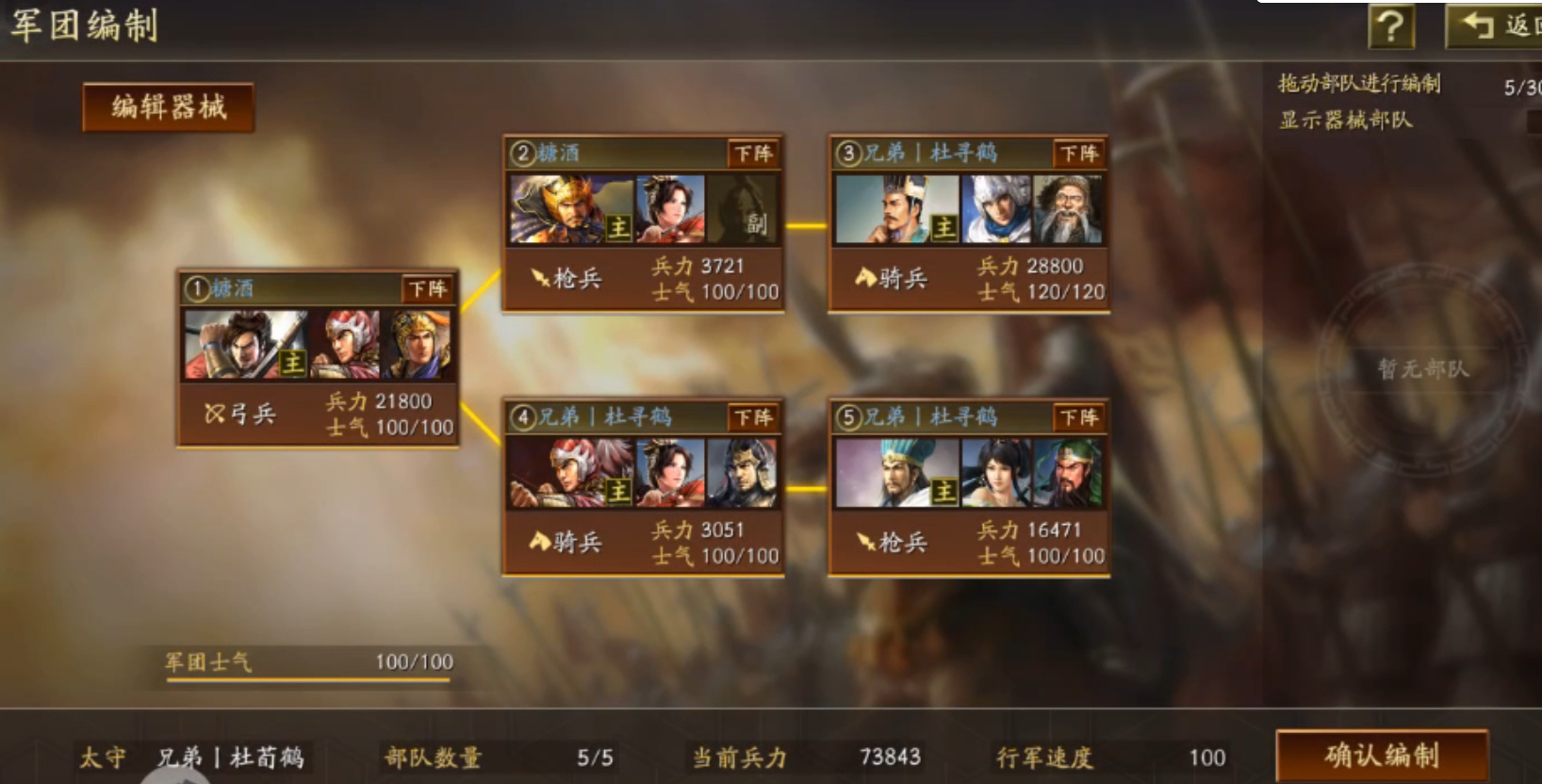Image resolution: width=1542 pixels, height=784 pixels.
Task: Click the 枪兵 spear icon on unit 2 糖酒
Action: [540, 276]
